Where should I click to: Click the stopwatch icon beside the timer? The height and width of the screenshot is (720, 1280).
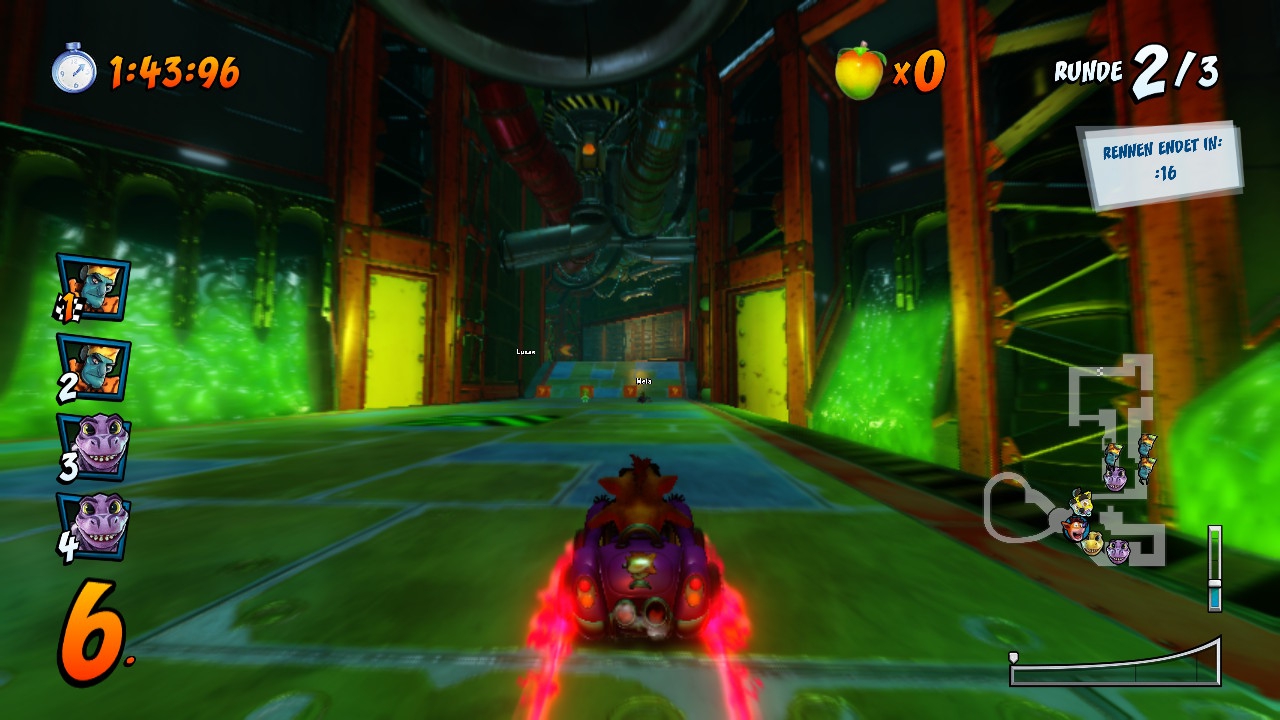74,69
